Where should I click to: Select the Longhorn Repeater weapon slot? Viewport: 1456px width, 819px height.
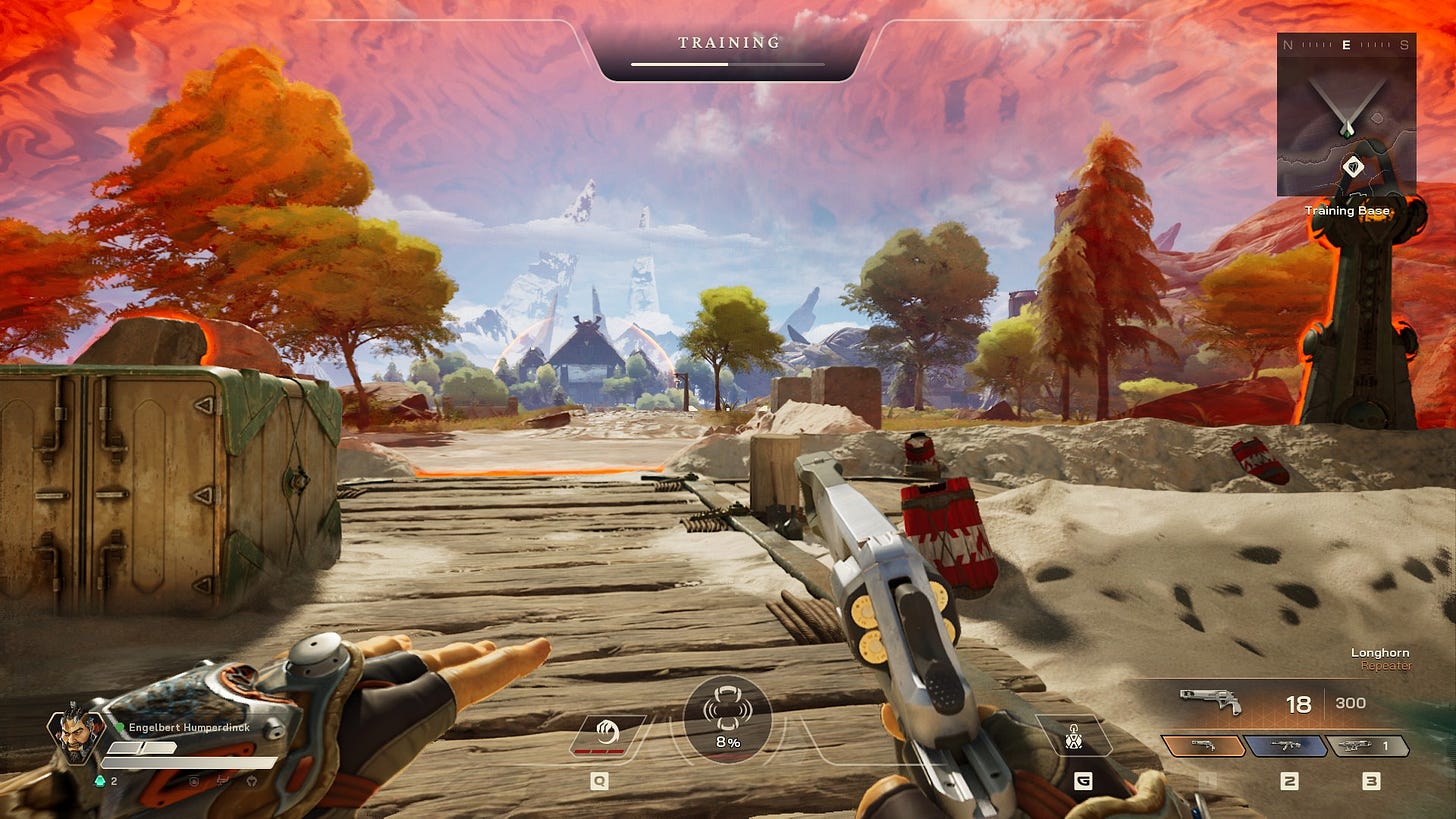click(x=1203, y=745)
